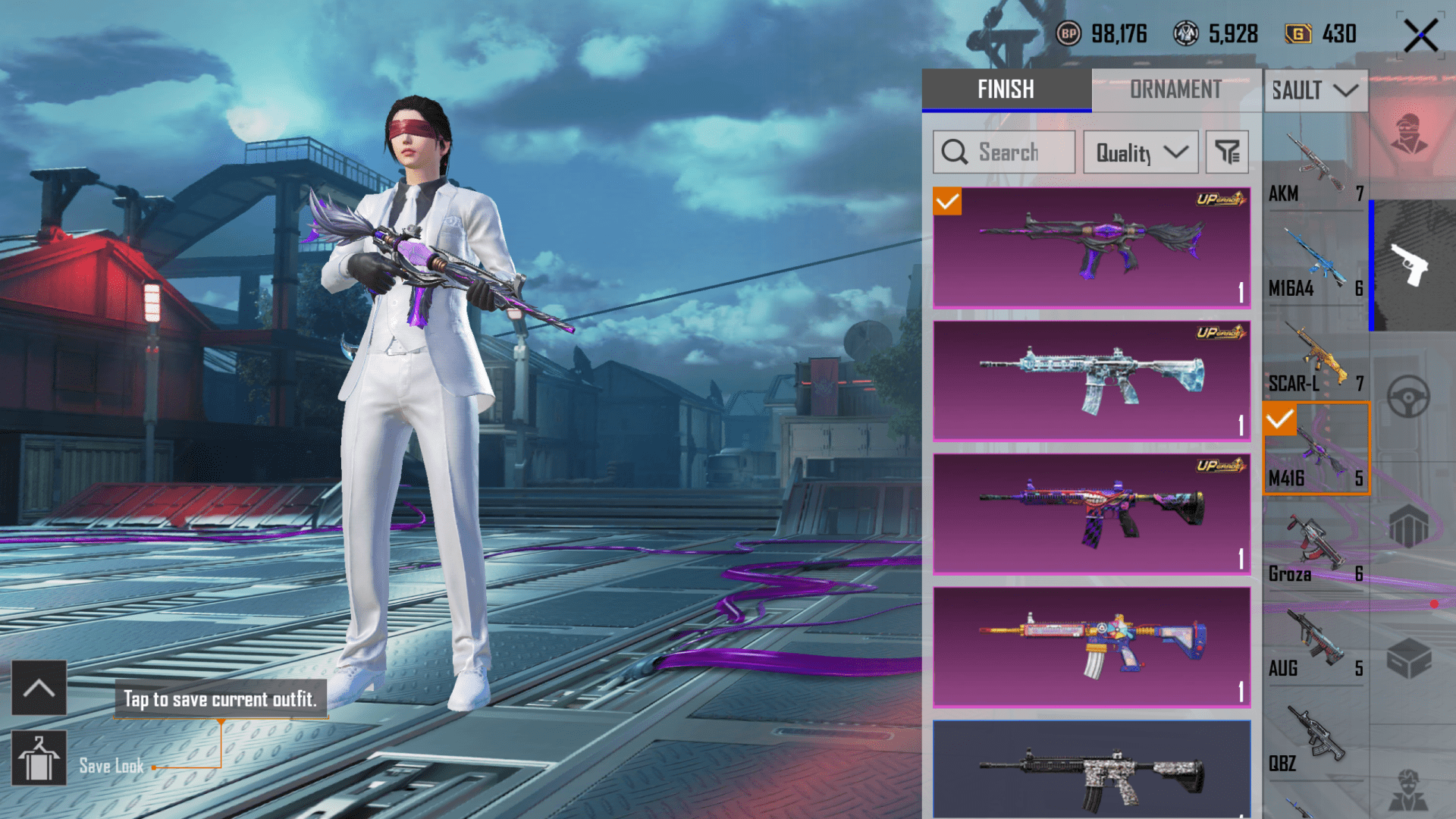Open the BP currency icon showing 98,176
The image size is (1456, 819).
pos(1070,33)
